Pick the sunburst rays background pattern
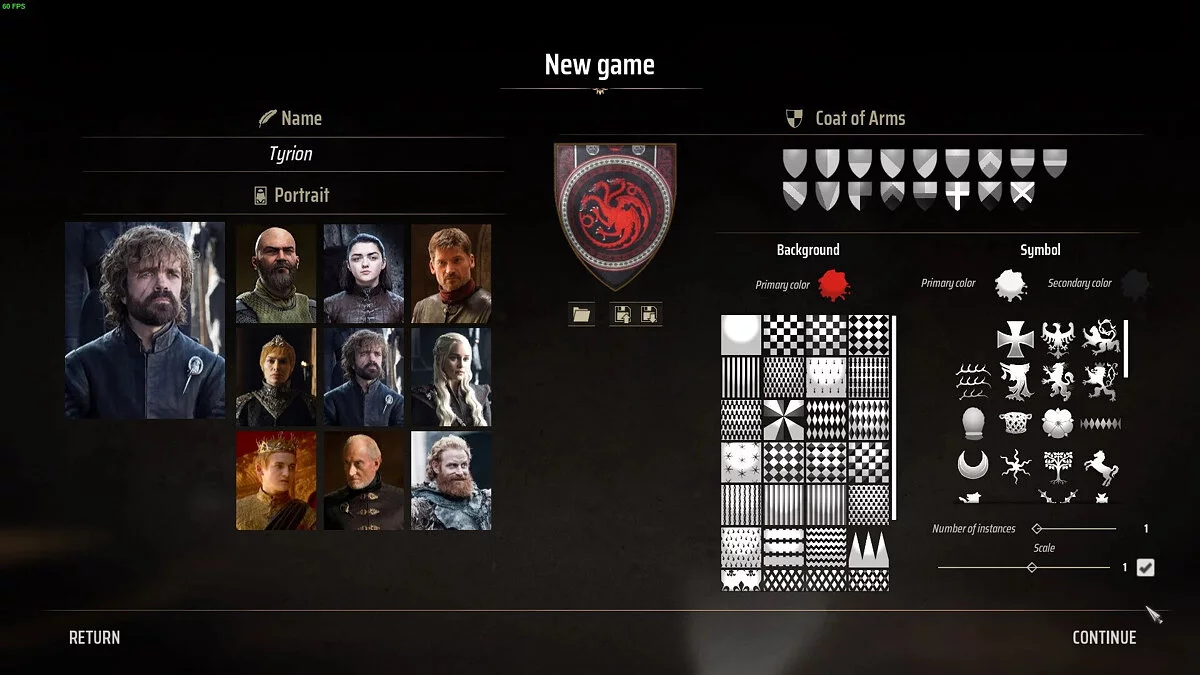This screenshot has width=1200, height=675. coord(783,420)
